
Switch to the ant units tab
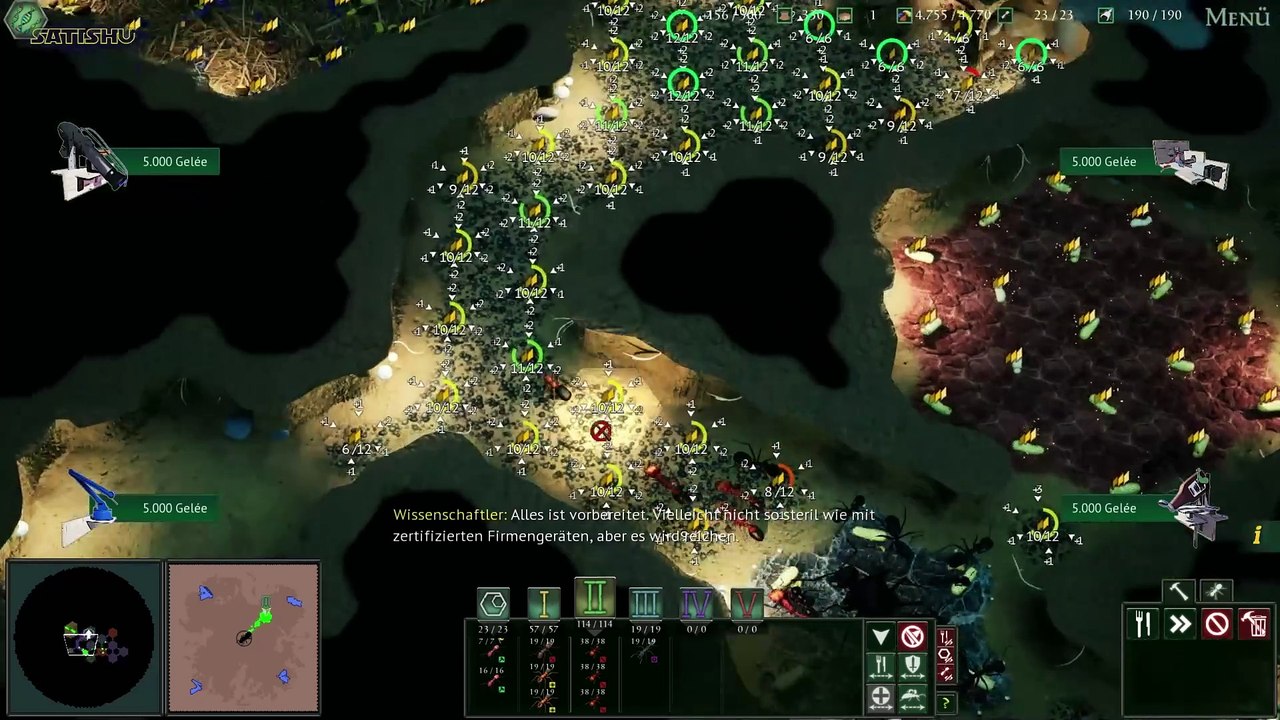pyautogui.click(x=1216, y=591)
